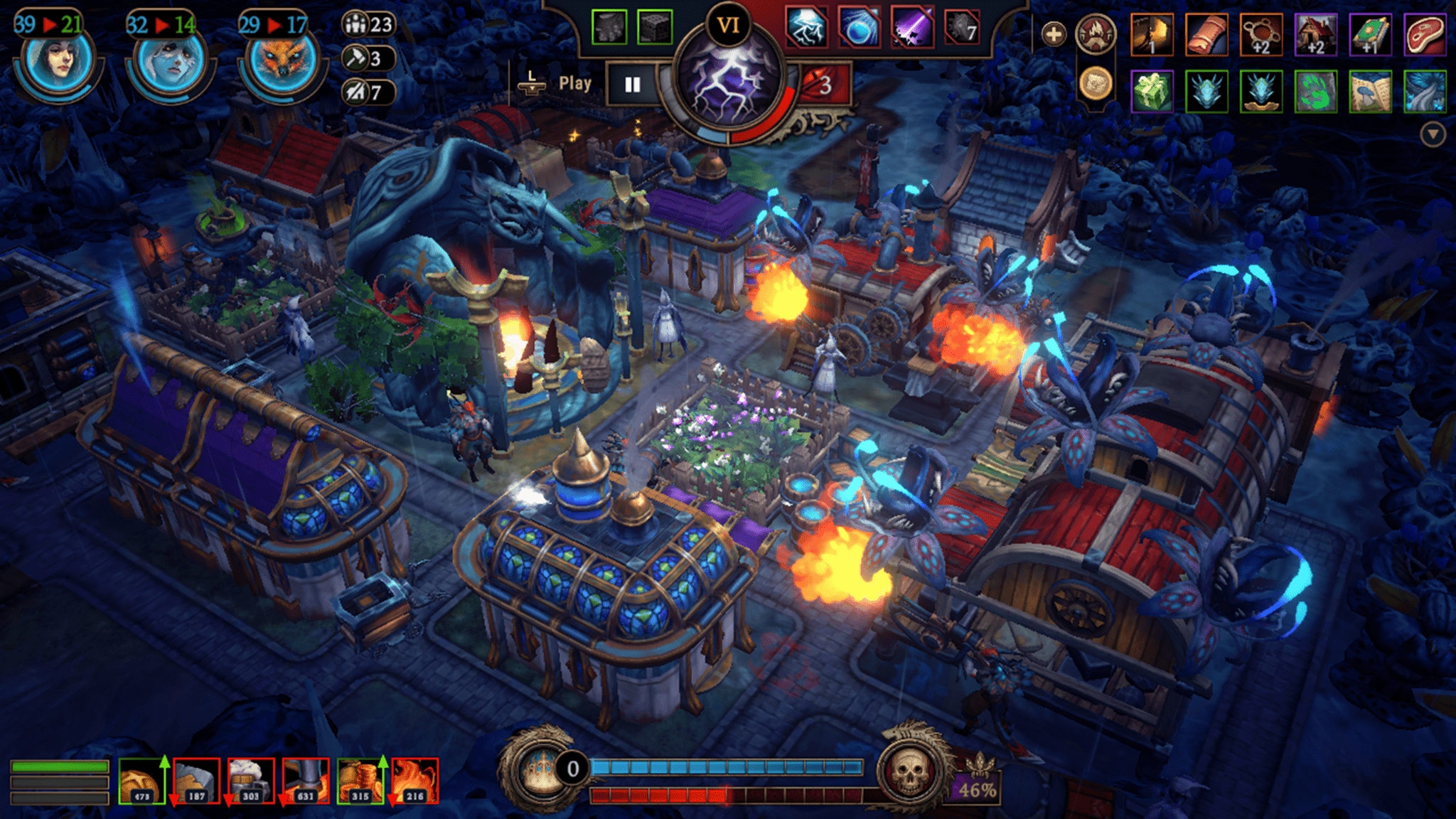View the green handprint perk
The width and height of the screenshot is (1456, 819).
pyautogui.click(x=1315, y=92)
